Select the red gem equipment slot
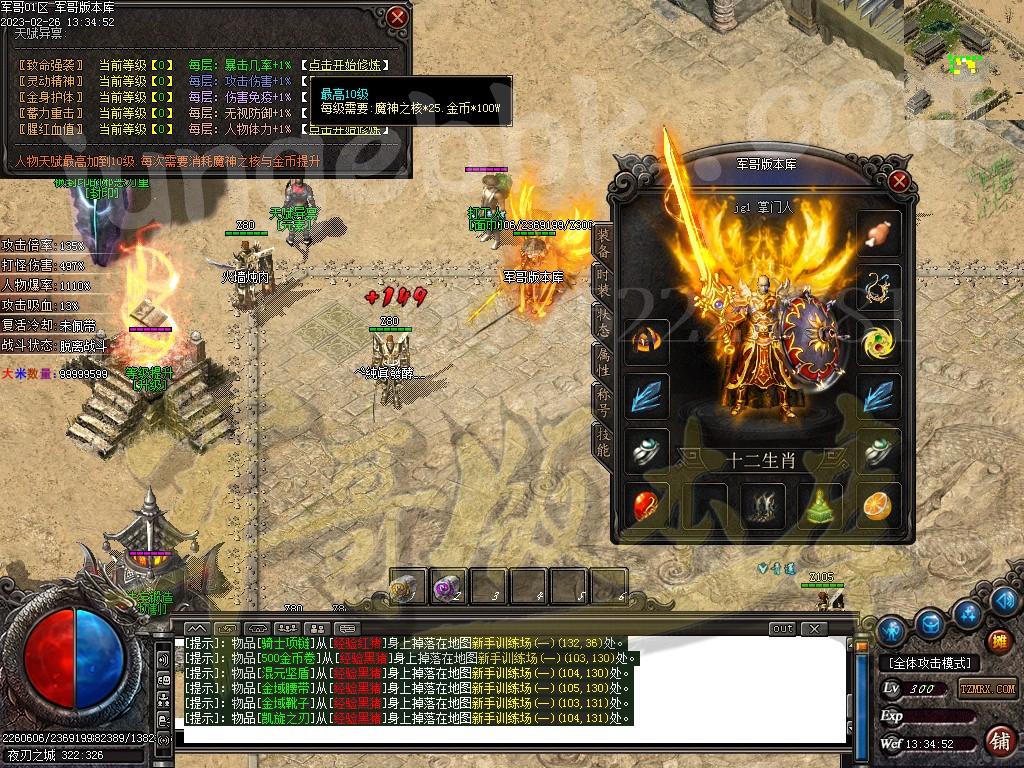This screenshot has width=1024, height=768. pyautogui.click(x=646, y=505)
